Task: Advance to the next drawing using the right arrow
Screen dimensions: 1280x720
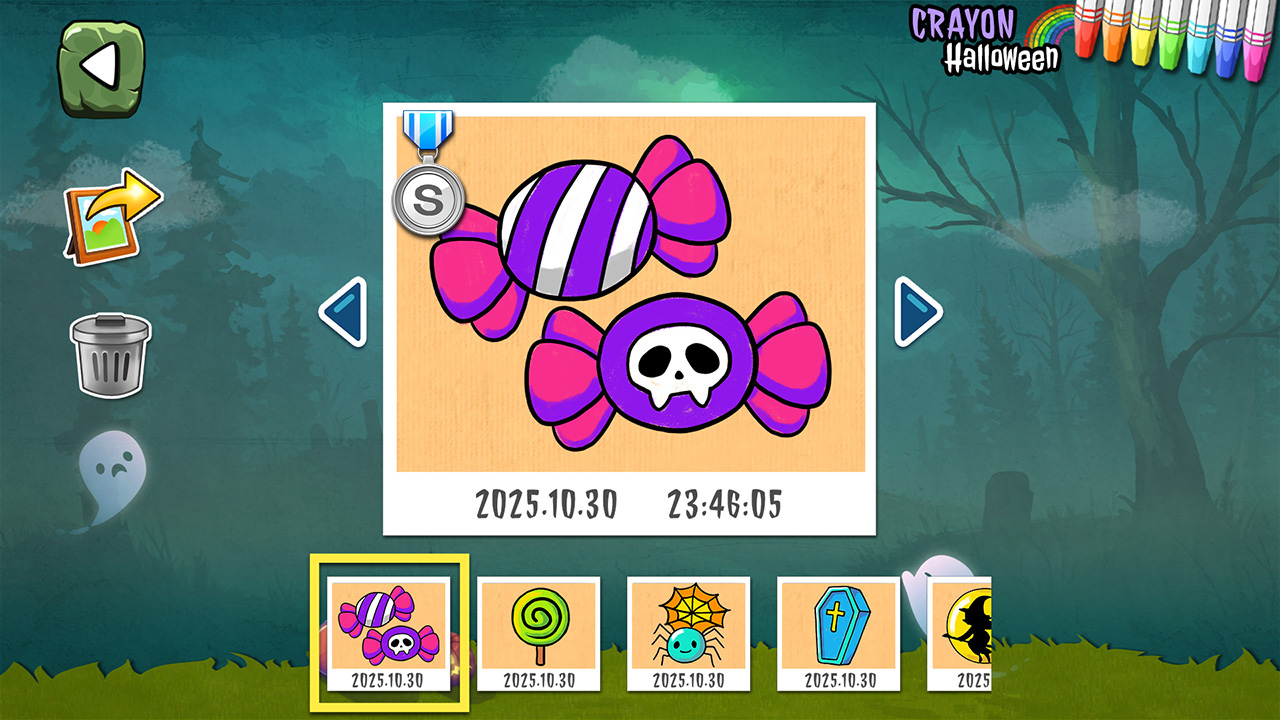Action: (x=916, y=310)
